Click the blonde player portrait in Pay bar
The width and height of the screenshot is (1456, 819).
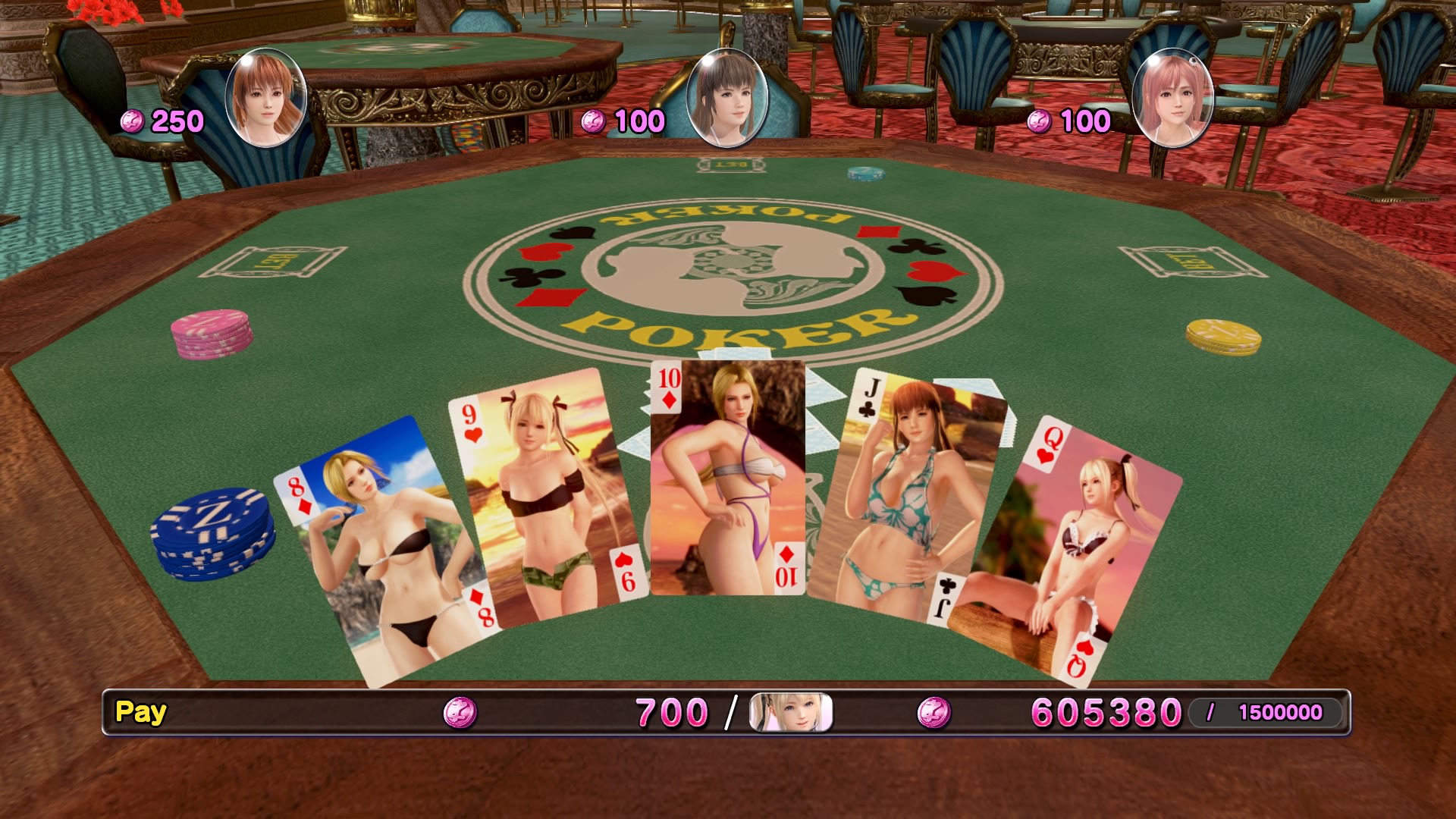tap(790, 713)
